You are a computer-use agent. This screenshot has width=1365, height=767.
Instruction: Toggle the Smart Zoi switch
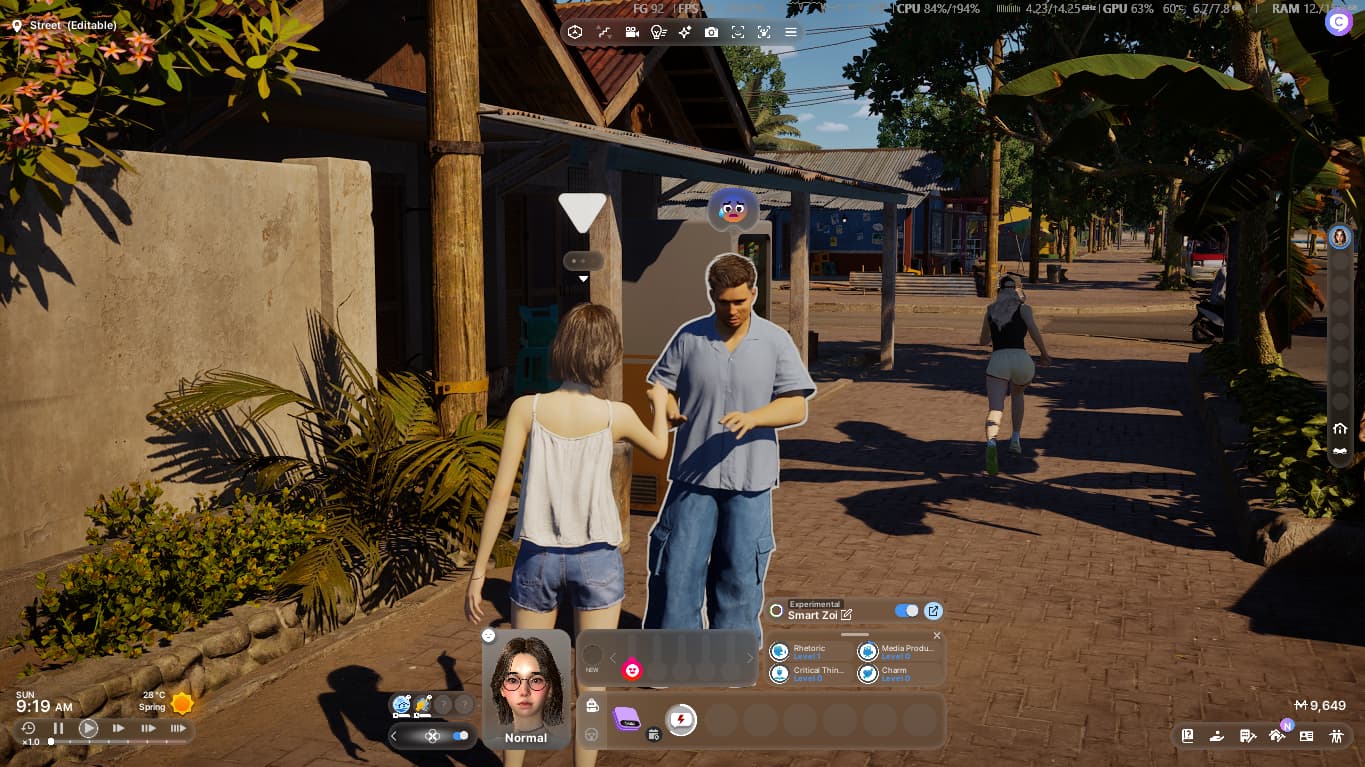tap(906, 611)
